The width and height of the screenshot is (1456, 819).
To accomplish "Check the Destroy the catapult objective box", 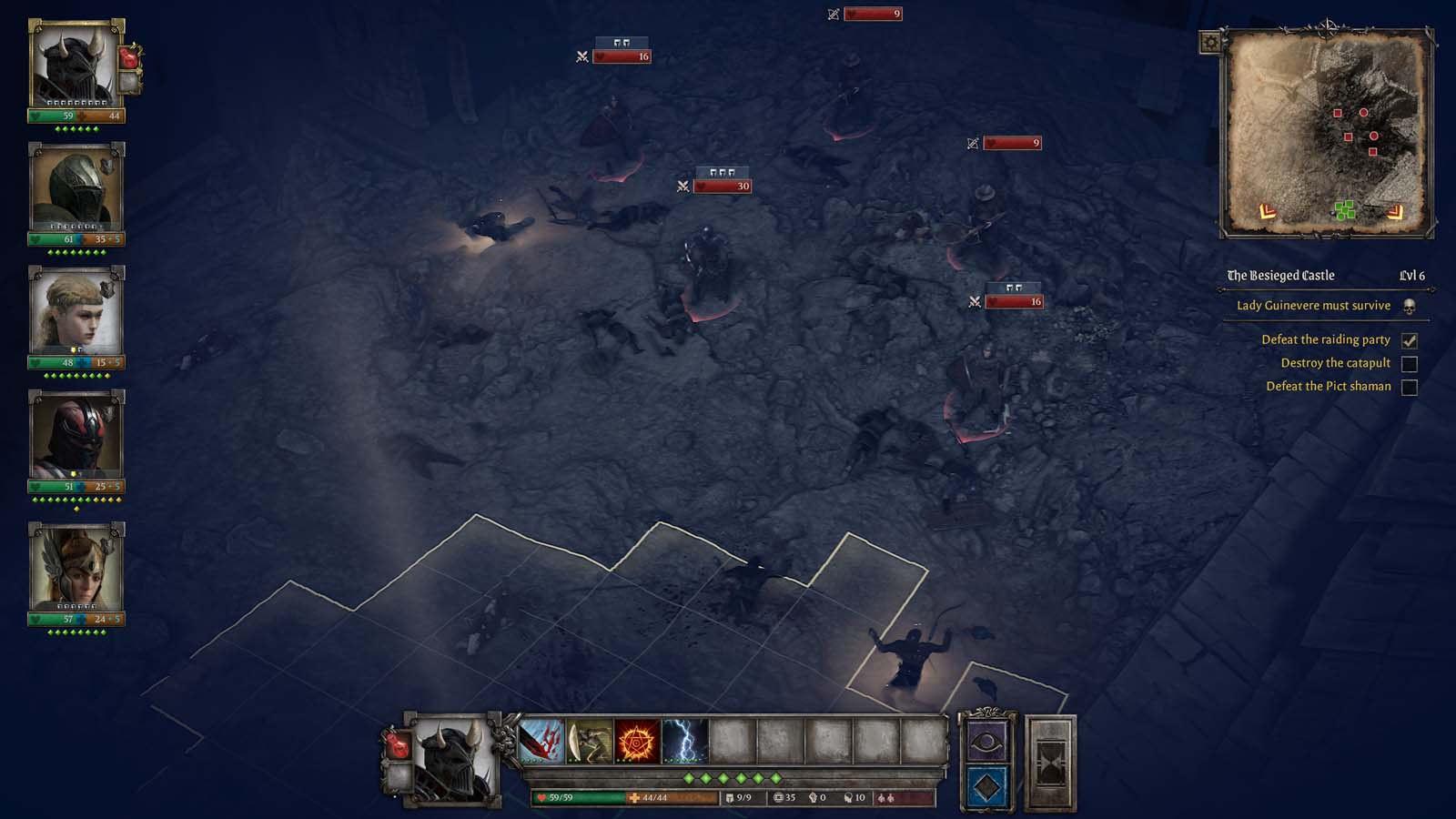I will click(1411, 362).
